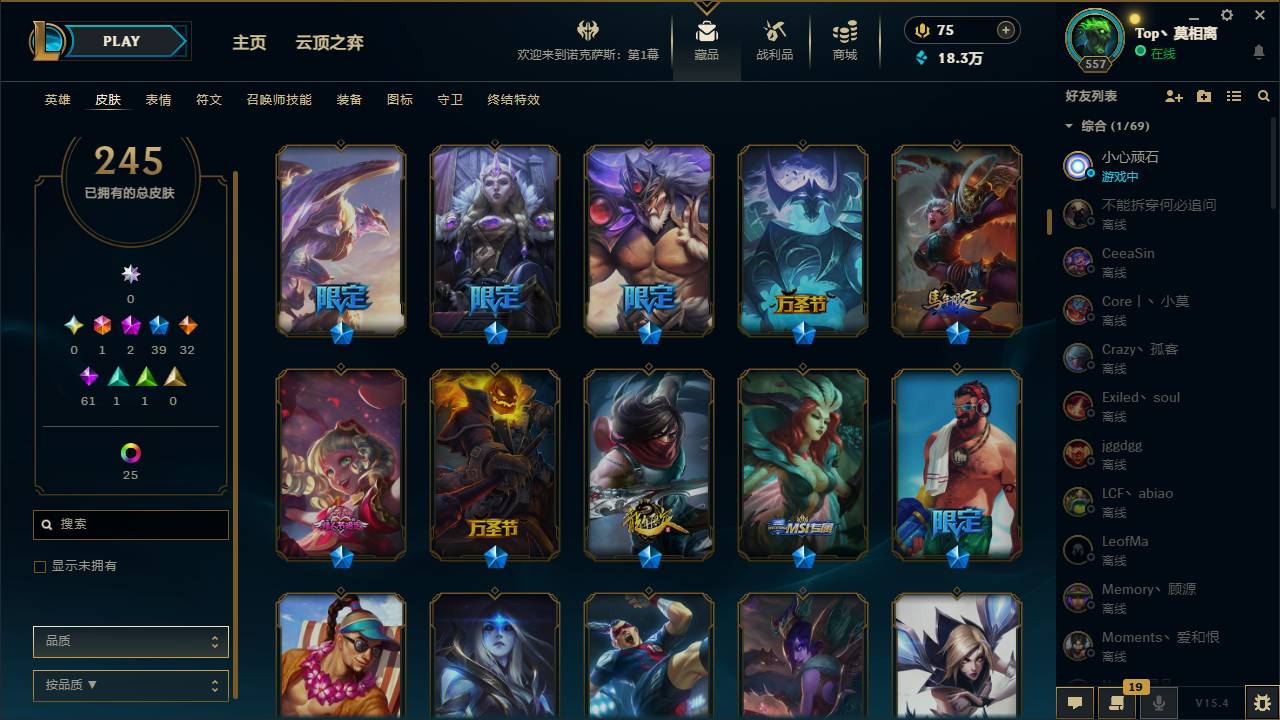
Task: Switch to the 符文 tab
Action: click(x=209, y=100)
